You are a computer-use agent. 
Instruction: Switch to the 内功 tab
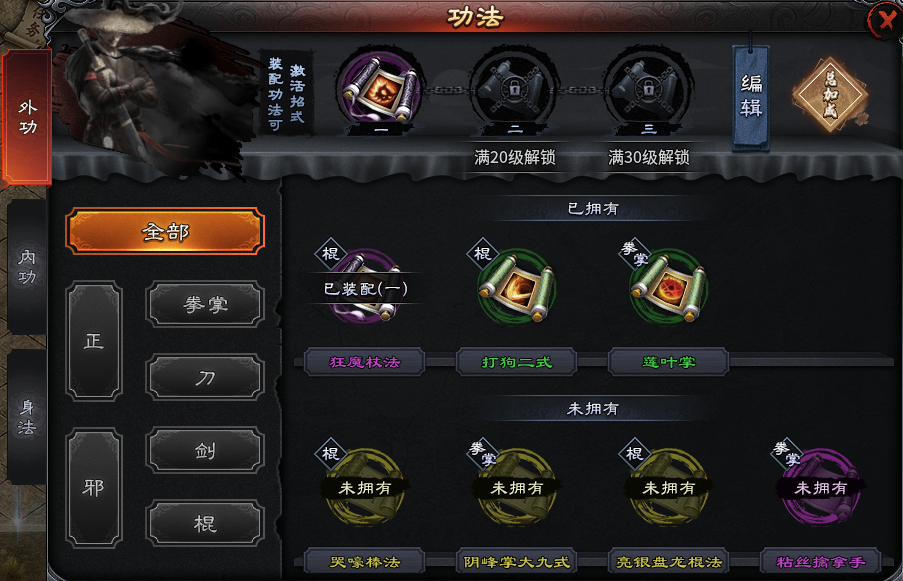(x=27, y=267)
